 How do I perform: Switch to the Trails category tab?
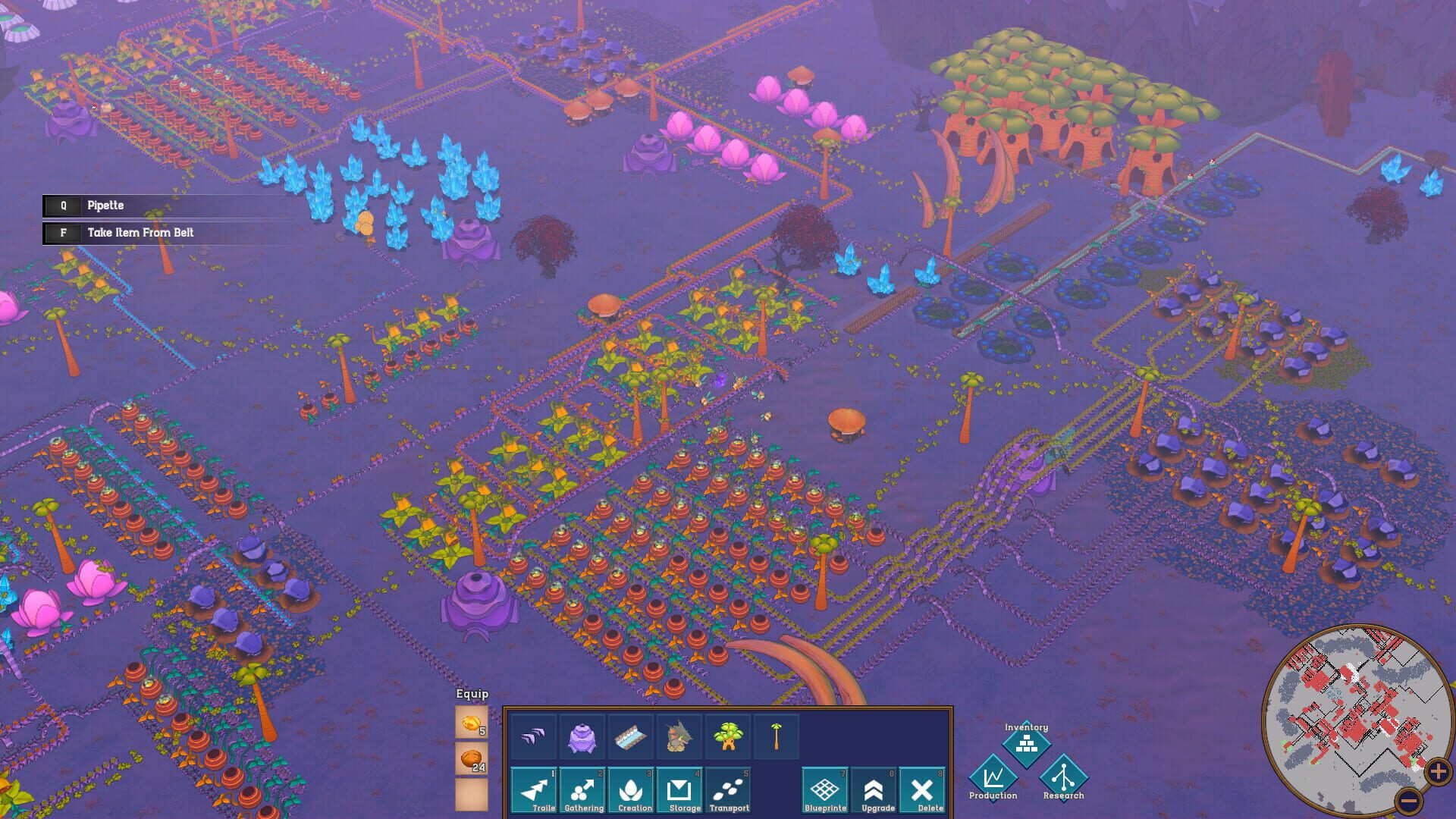(534, 790)
